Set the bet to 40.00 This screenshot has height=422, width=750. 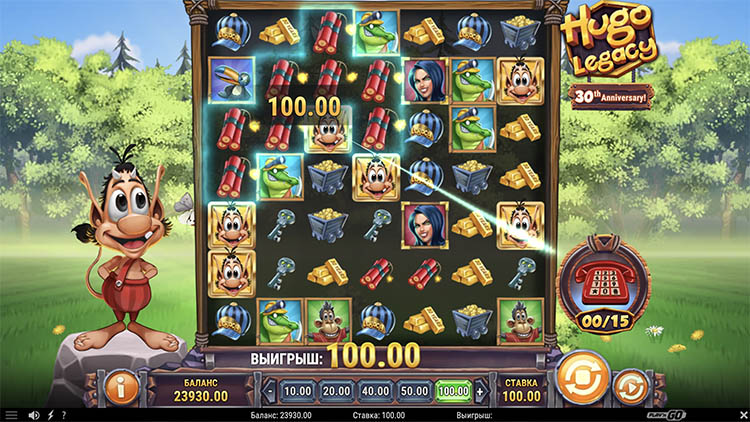(374, 390)
